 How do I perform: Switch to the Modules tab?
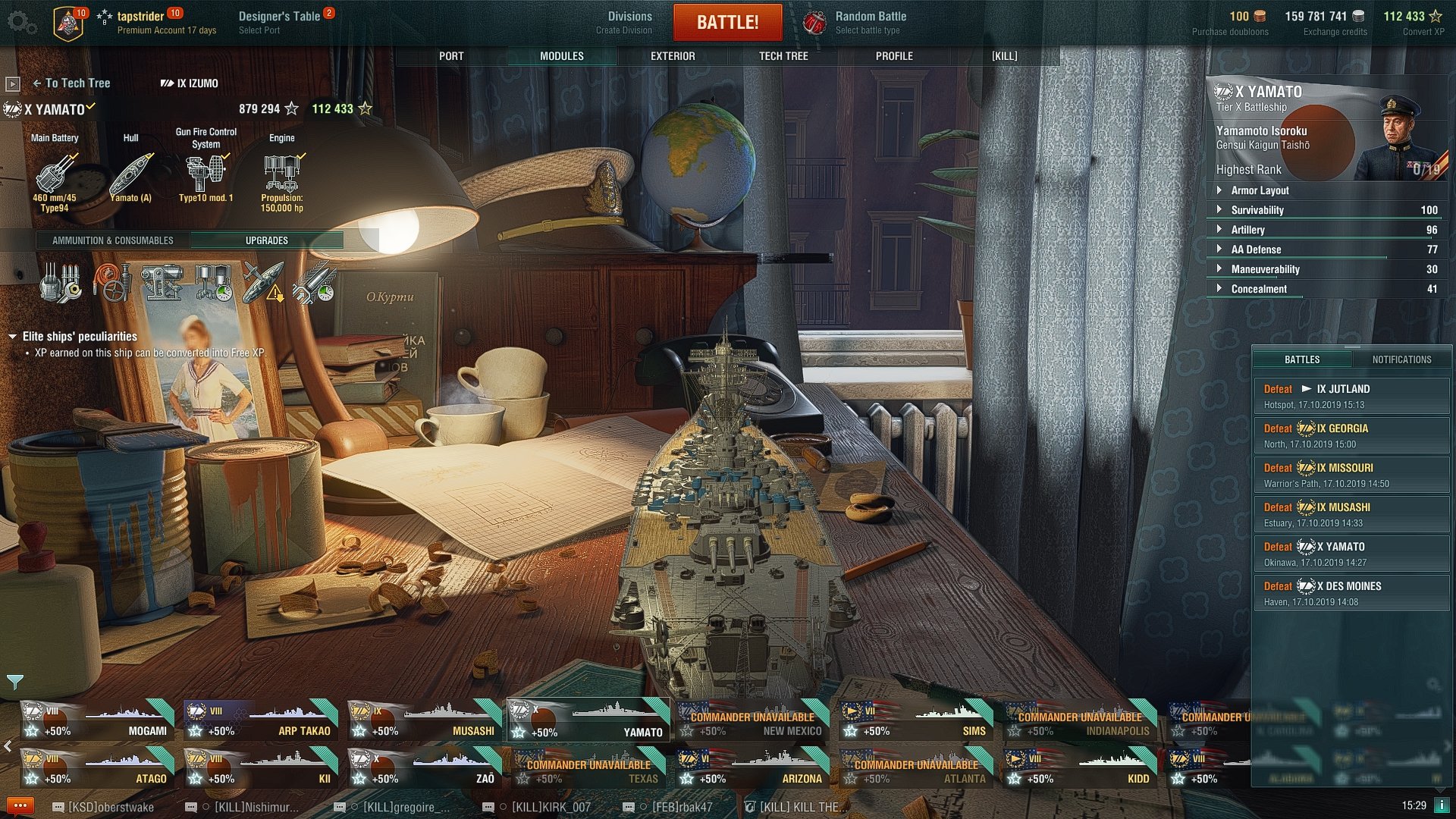[x=561, y=56]
